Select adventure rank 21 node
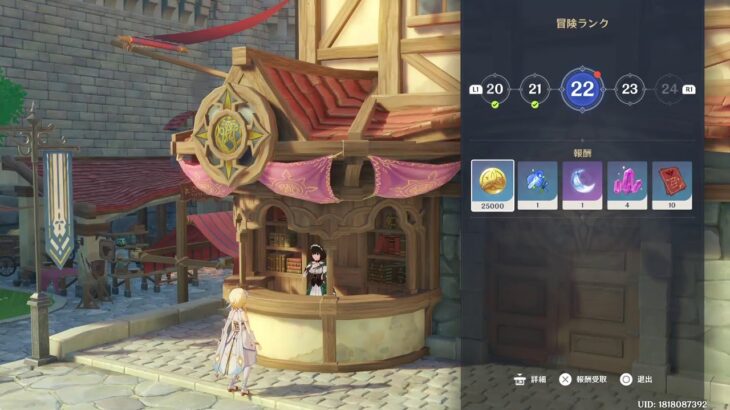The width and height of the screenshot is (730, 410). click(536, 89)
